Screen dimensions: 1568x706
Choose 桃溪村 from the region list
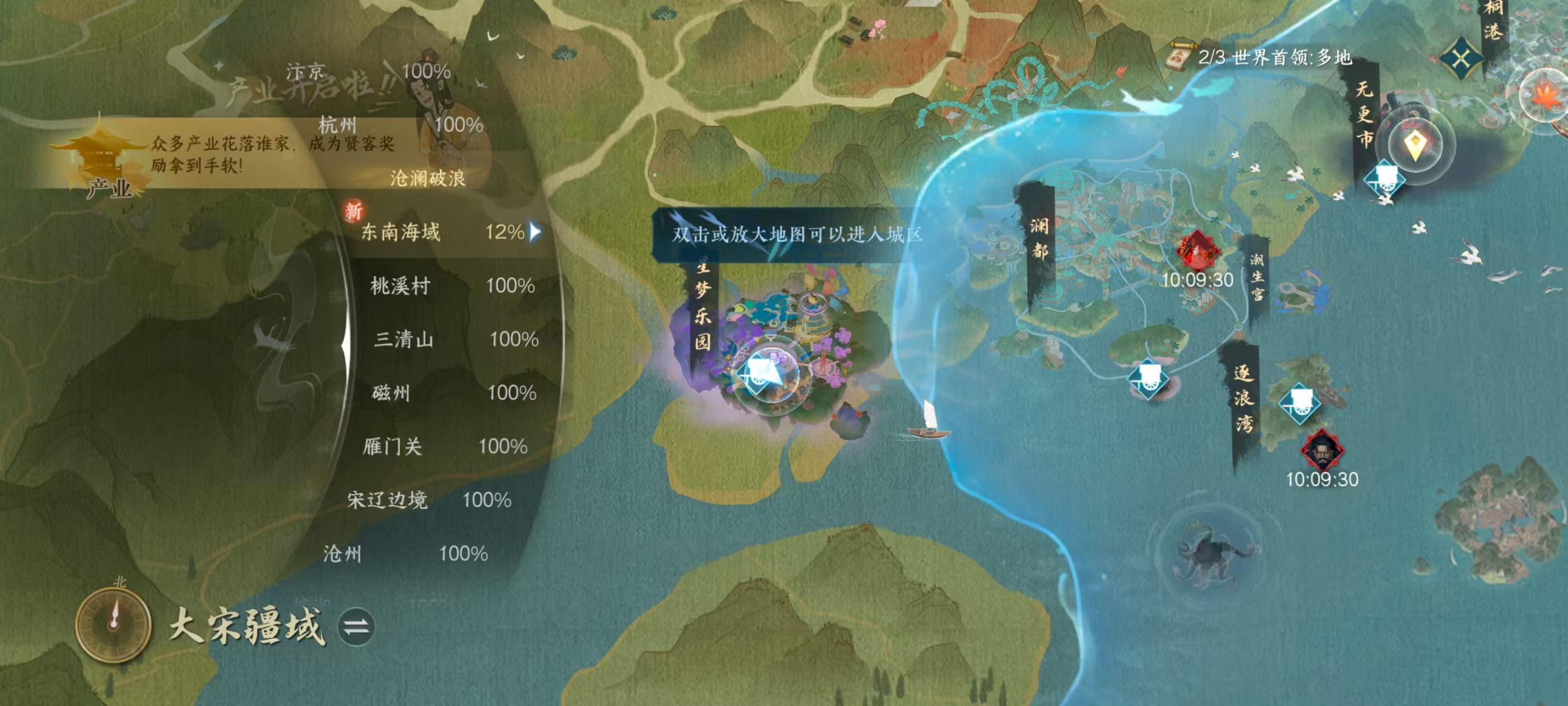(400, 286)
